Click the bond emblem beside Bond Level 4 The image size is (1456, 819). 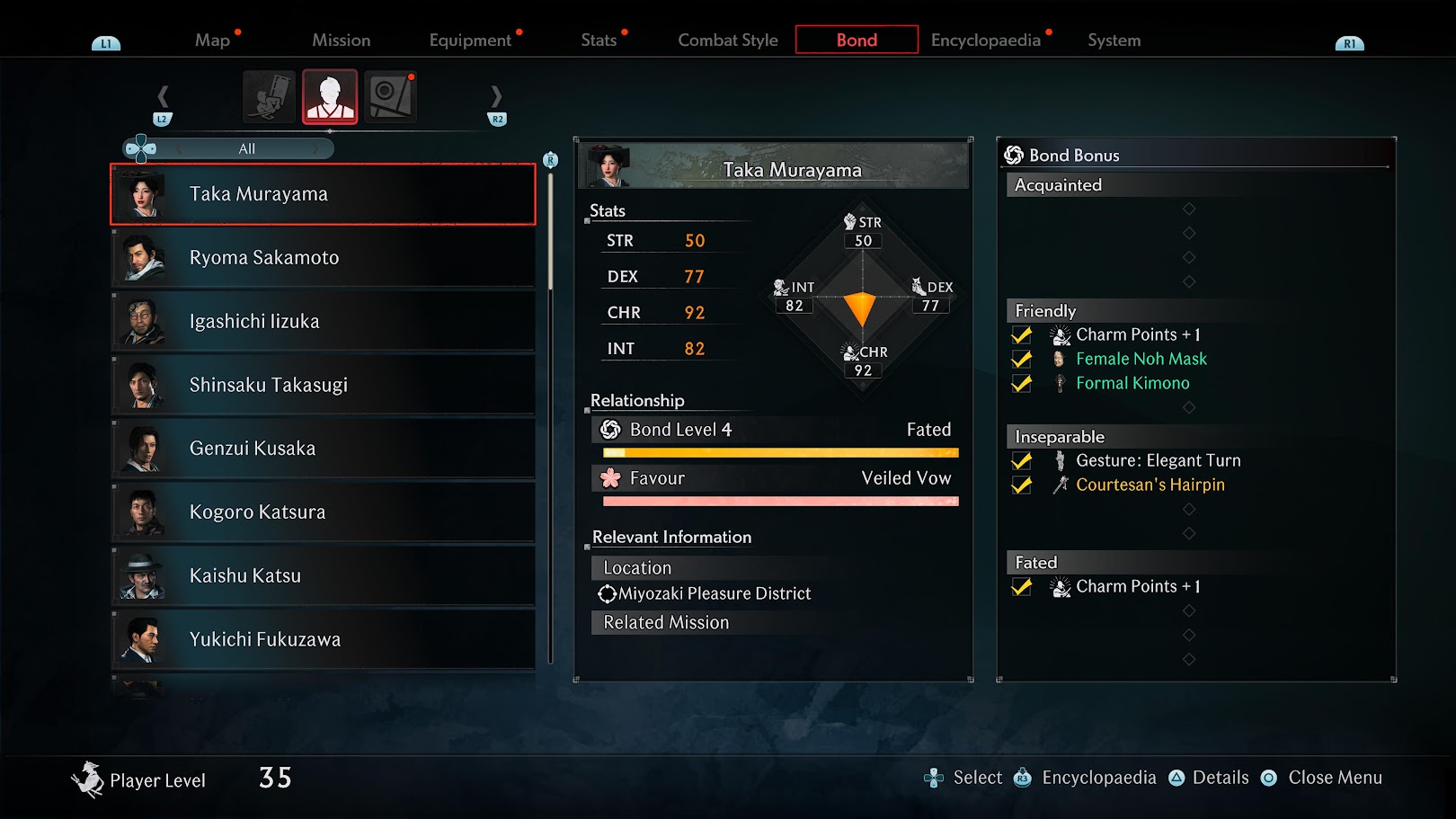coord(610,430)
